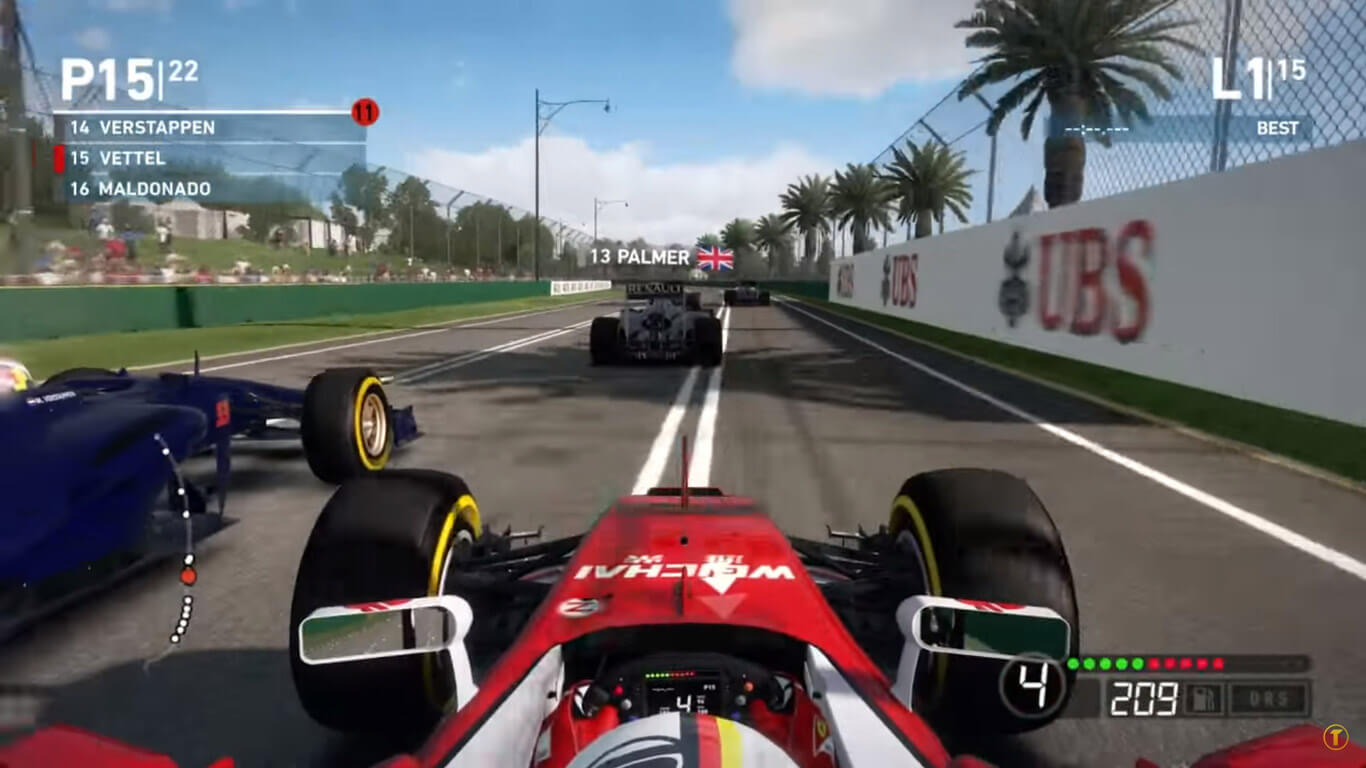Toggle the last red rev light
This screenshot has width=1366, height=768.
click(1220, 662)
